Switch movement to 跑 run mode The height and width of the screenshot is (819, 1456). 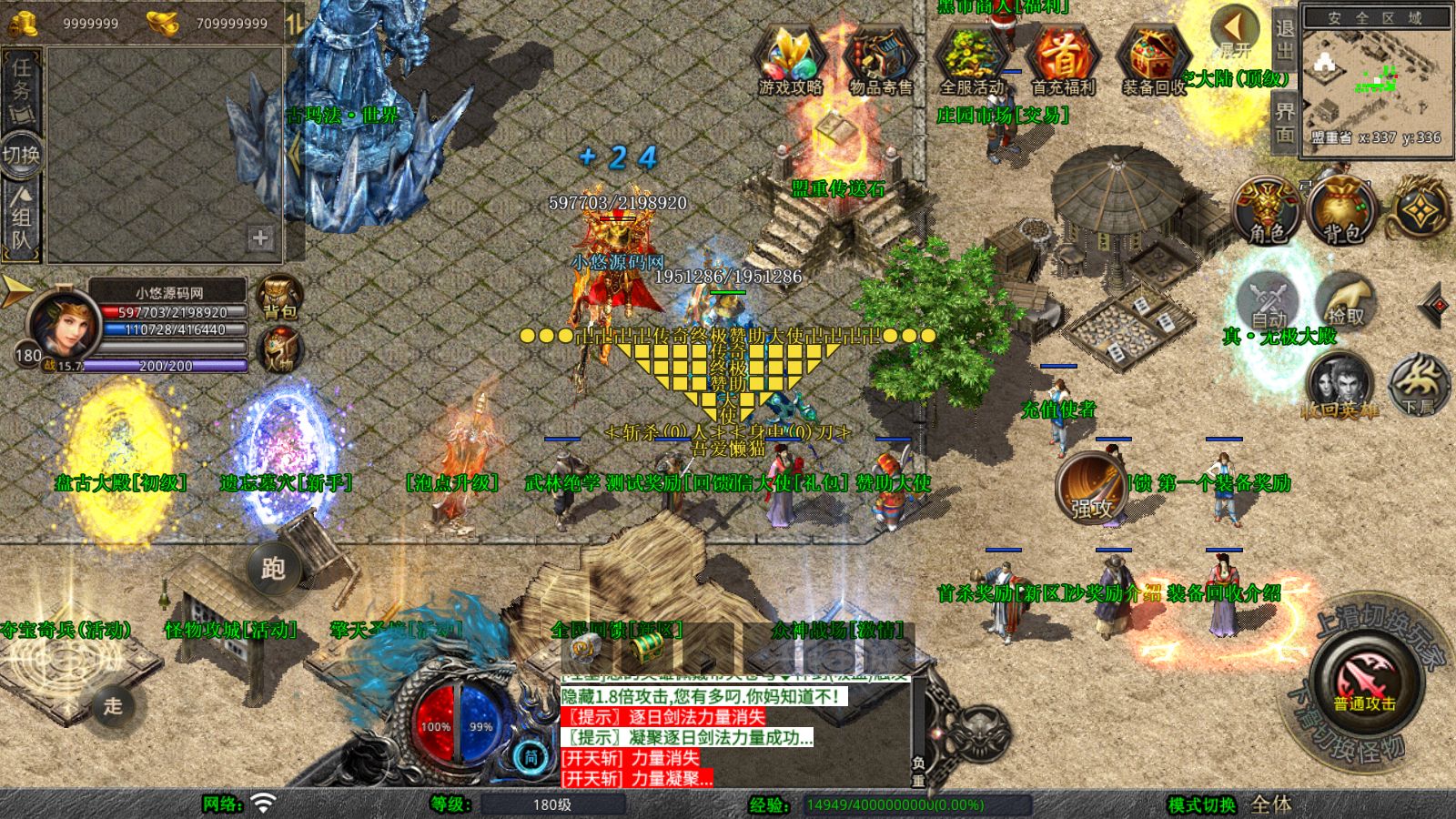click(x=273, y=568)
